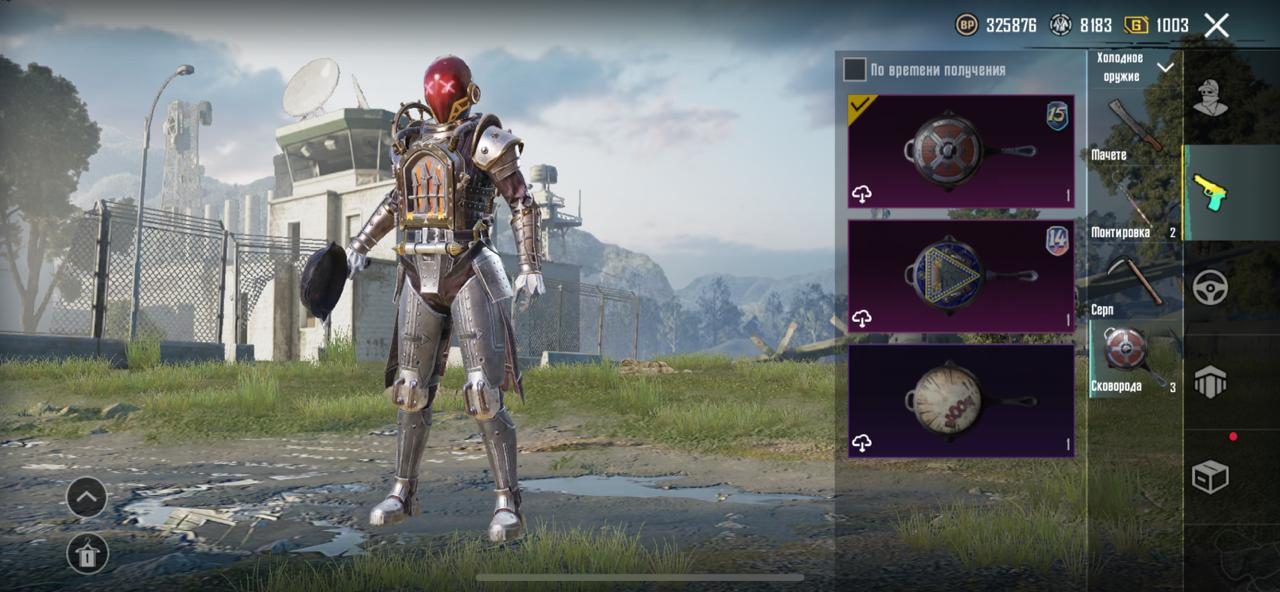Tap the BP currency icon
1280x592 pixels.
[967, 25]
